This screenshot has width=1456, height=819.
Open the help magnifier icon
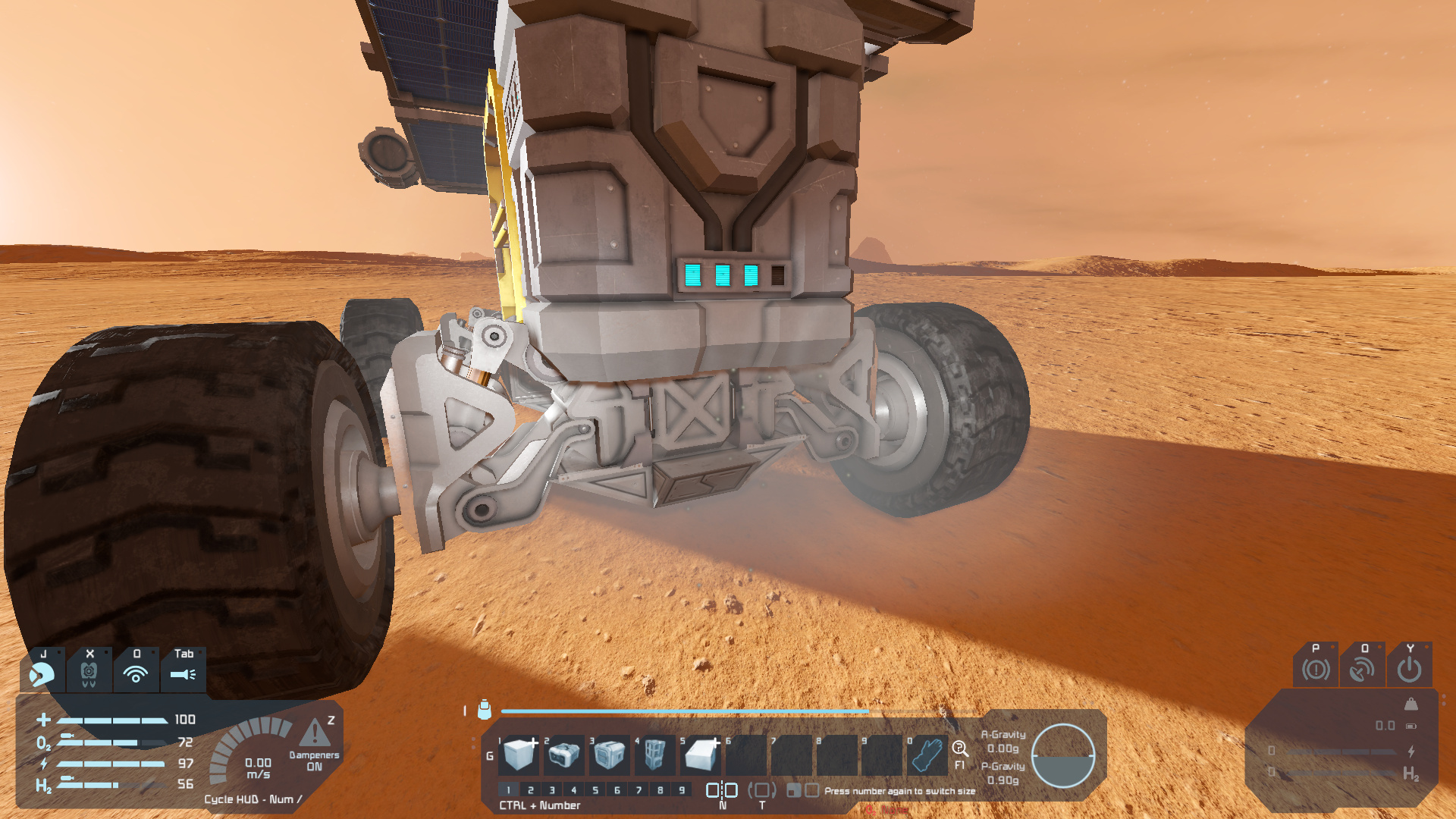pos(960,749)
